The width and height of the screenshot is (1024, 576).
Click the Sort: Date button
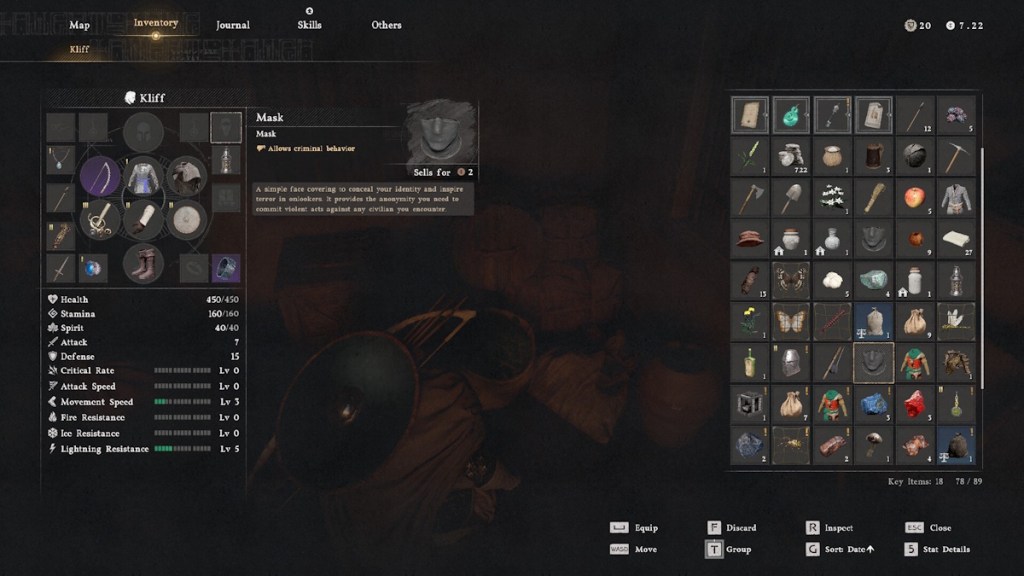point(843,549)
